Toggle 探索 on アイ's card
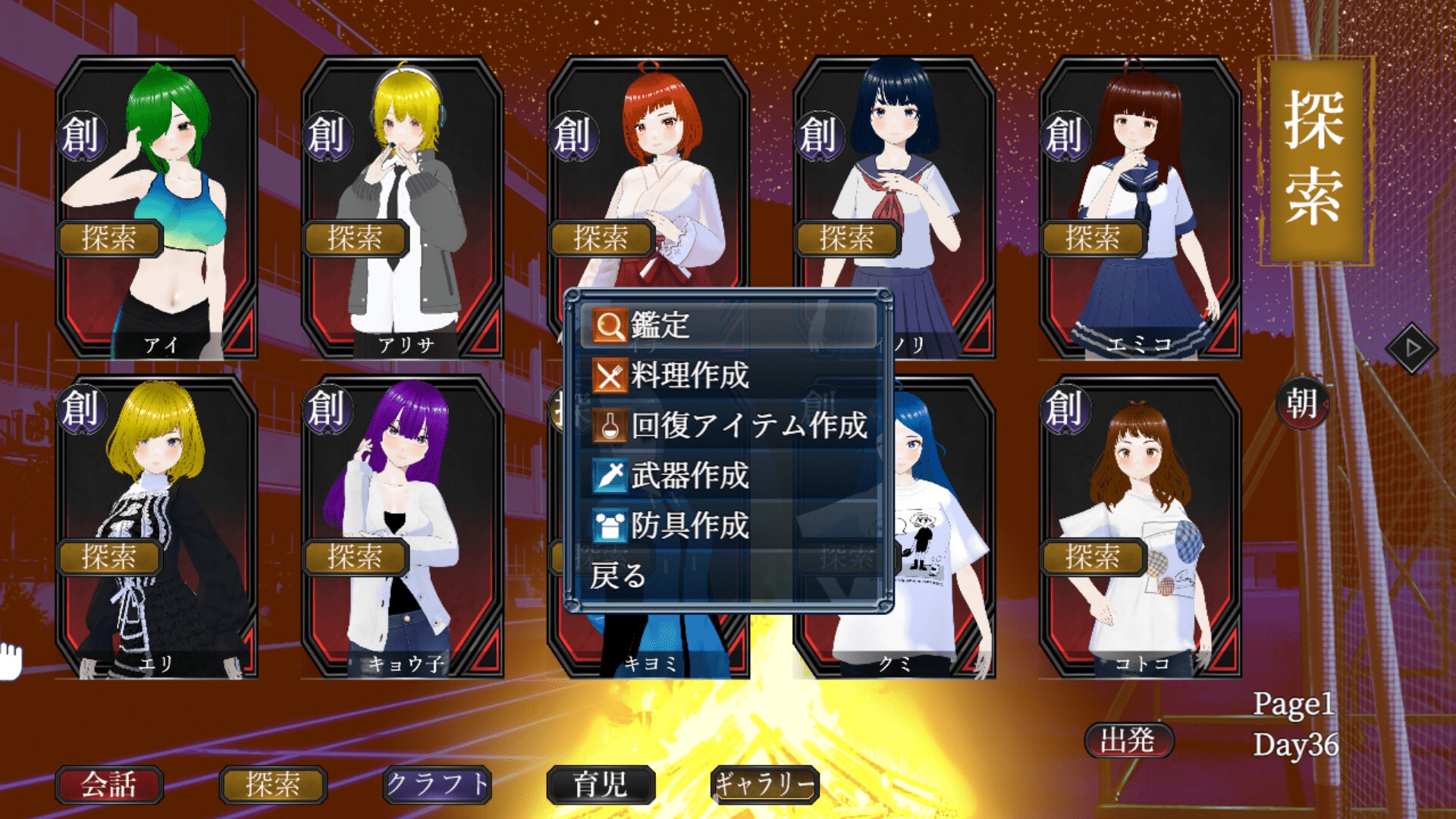This screenshot has height=819, width=1456. (109, 238)
